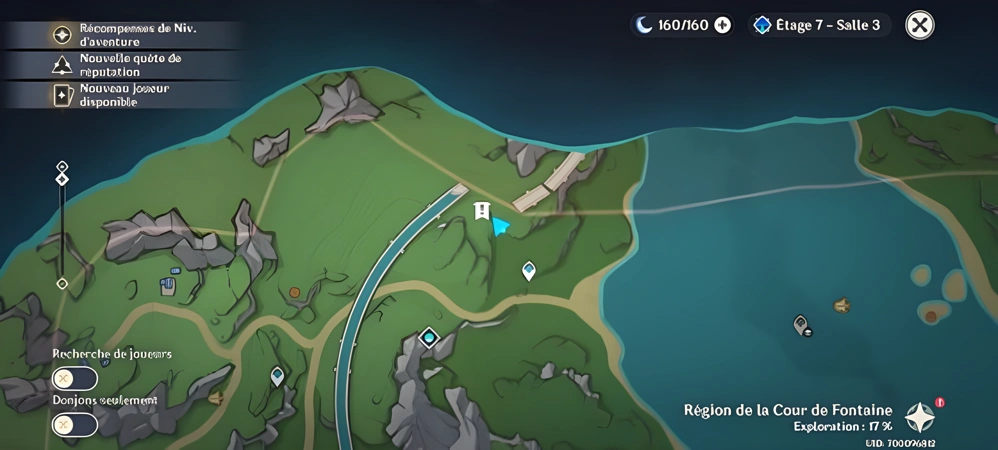Open the four-pointed star region selector
998x450 pixels.
pyautogui.click(x=920, y=417)
